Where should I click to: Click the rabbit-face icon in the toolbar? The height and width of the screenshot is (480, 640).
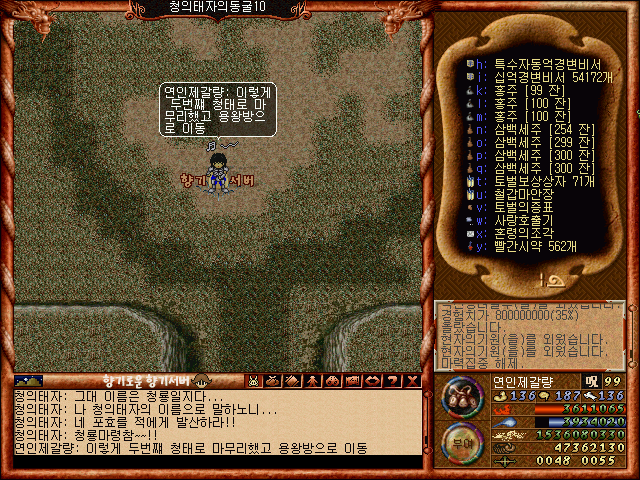(x=254, y=380)
